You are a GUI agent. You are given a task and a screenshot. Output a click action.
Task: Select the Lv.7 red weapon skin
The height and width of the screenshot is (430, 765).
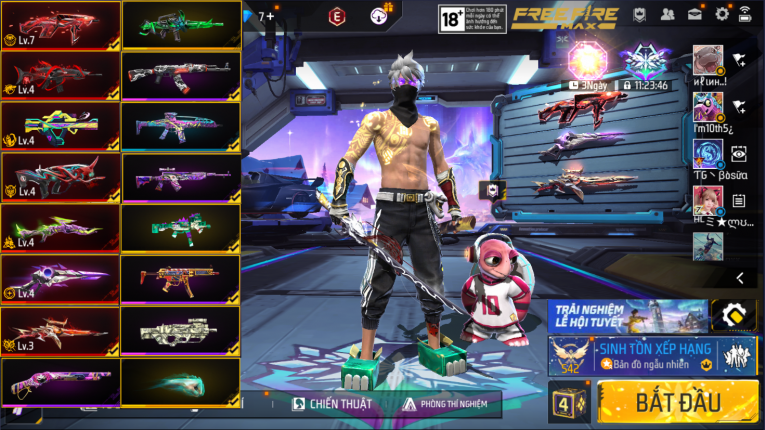point(60,26)
